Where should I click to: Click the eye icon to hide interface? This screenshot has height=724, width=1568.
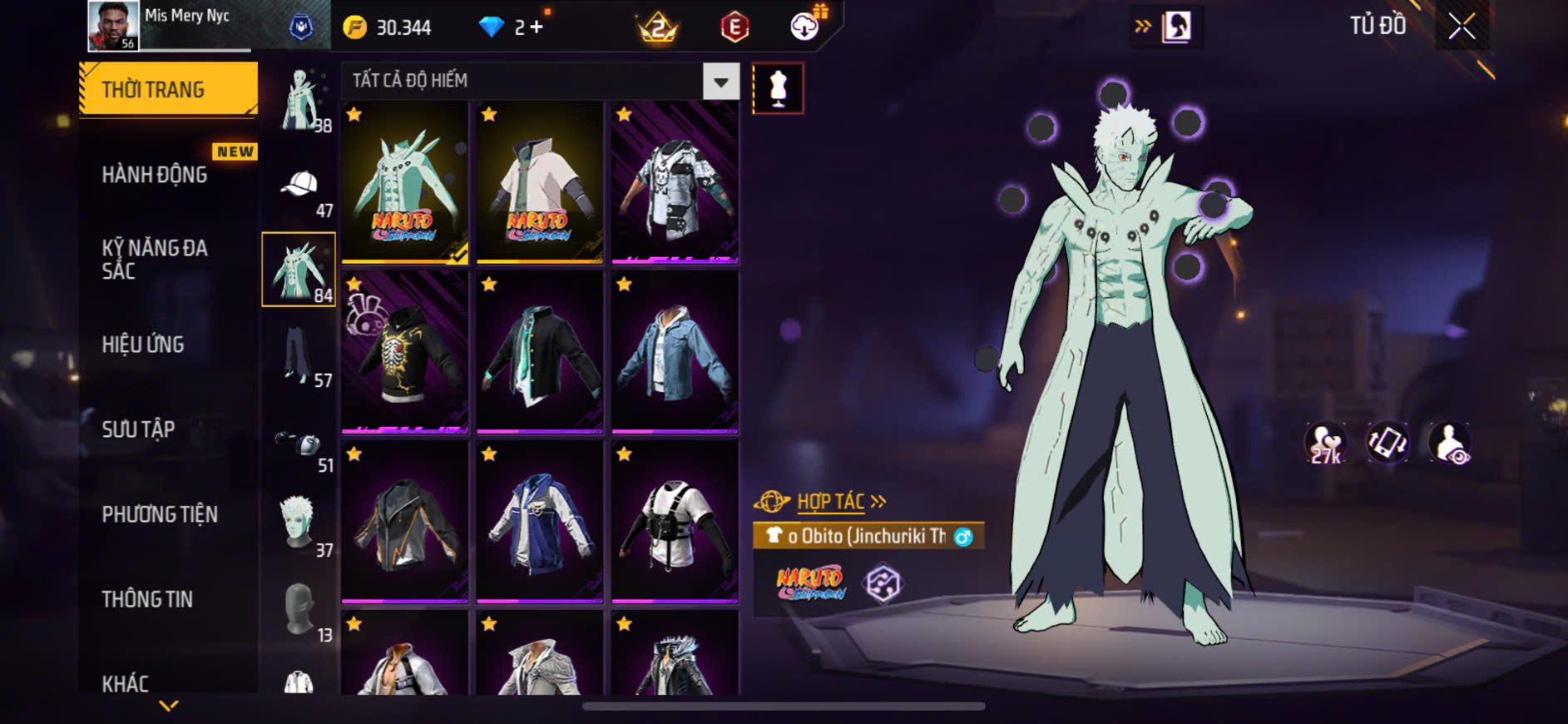coord(1450,443)
